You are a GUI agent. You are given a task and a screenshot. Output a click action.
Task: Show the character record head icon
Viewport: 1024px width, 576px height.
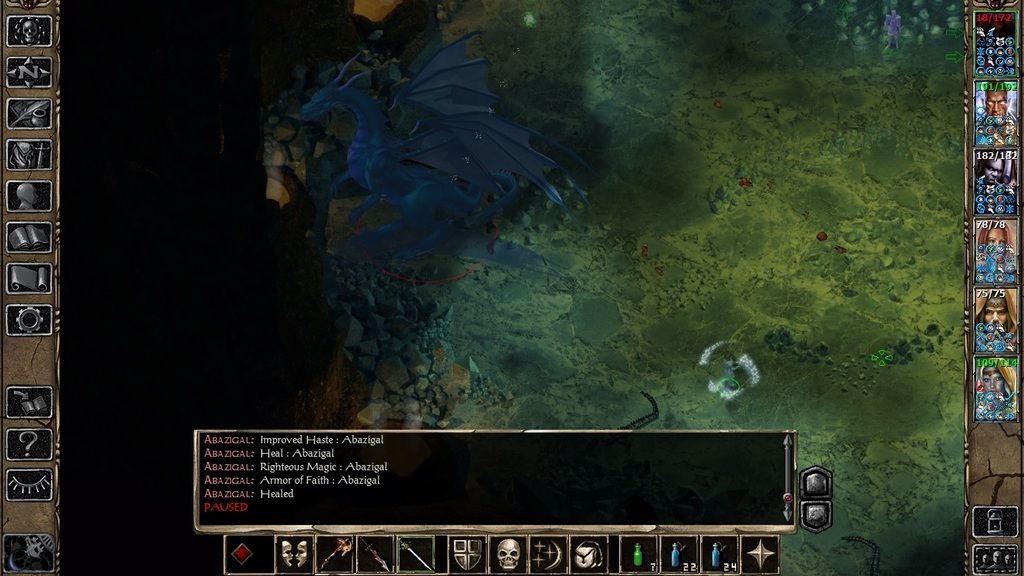29,196
